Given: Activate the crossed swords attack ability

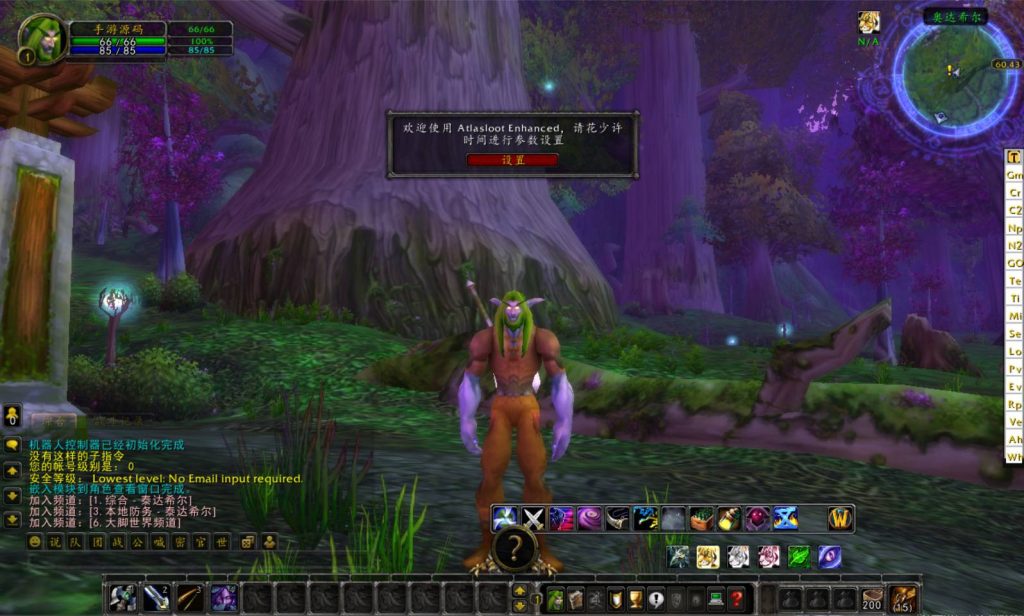Looking at the screenshot, I should tap(533, 519).
